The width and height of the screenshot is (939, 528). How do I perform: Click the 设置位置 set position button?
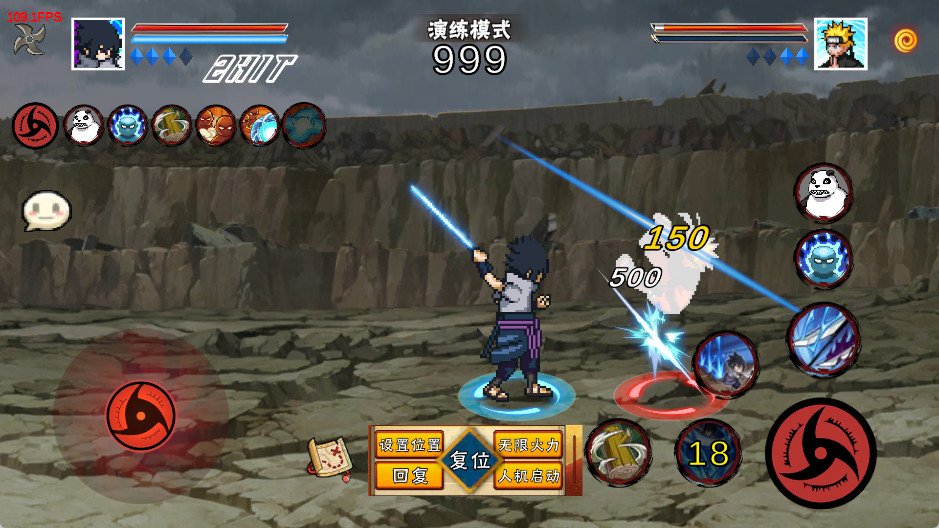[410, 445]
